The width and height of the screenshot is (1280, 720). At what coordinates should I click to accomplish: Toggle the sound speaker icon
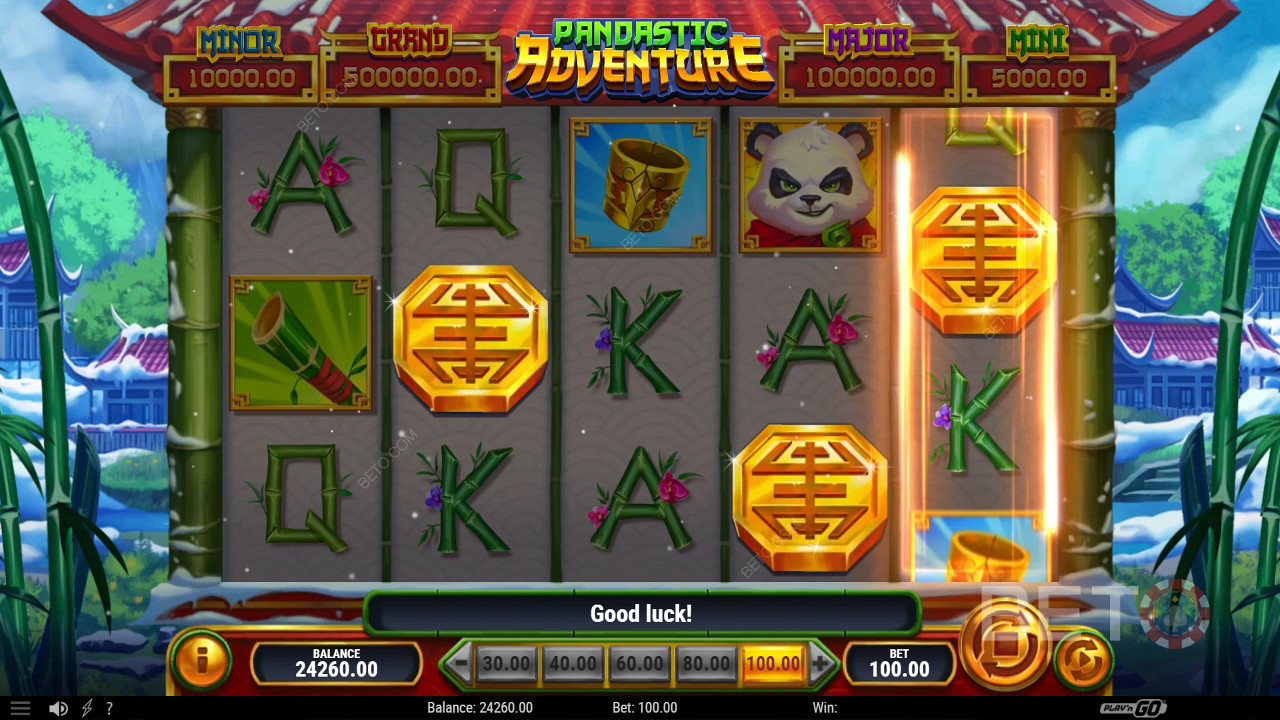coord(58,708)
